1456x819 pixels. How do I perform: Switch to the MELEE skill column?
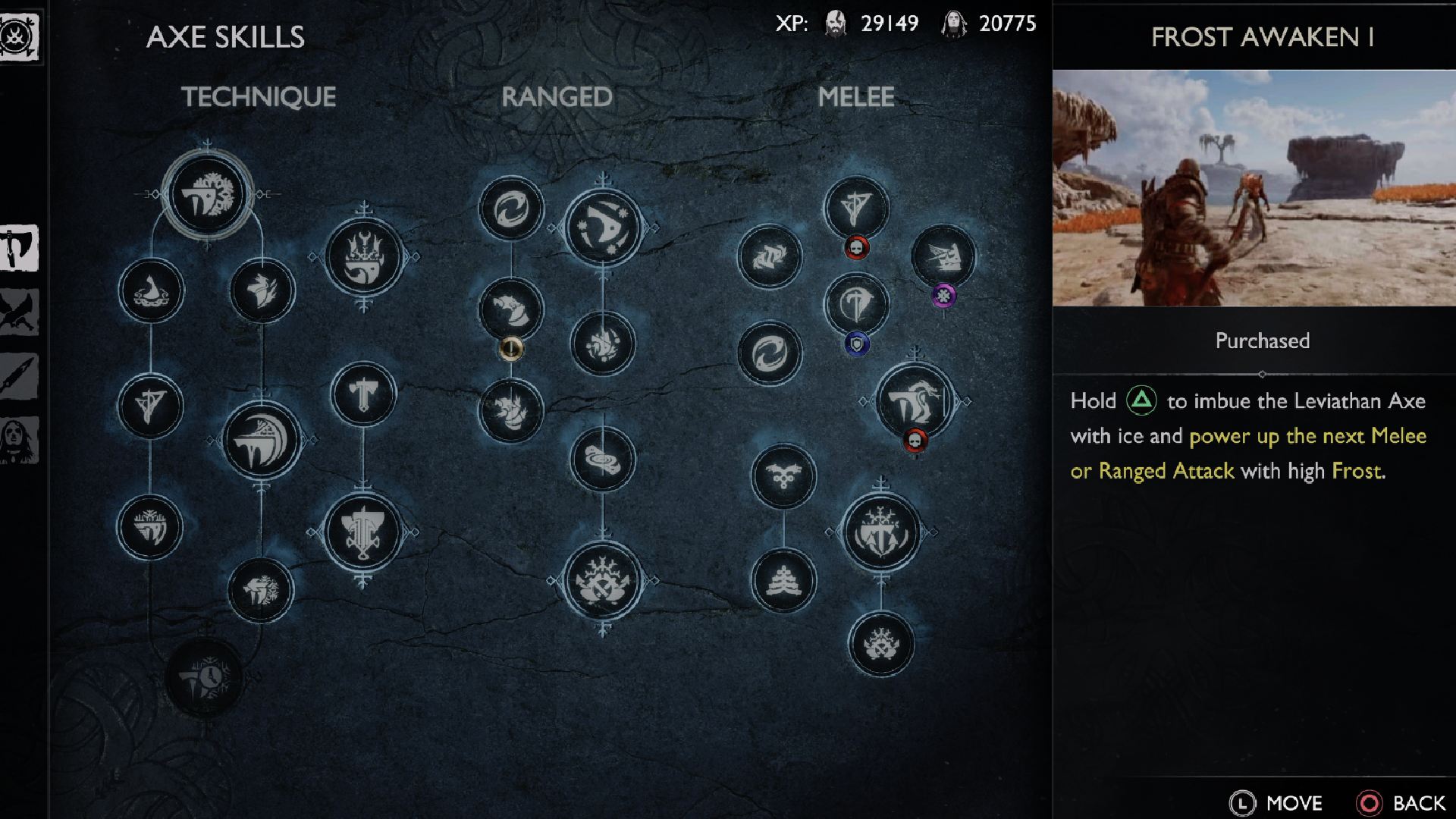coord(858,96)
